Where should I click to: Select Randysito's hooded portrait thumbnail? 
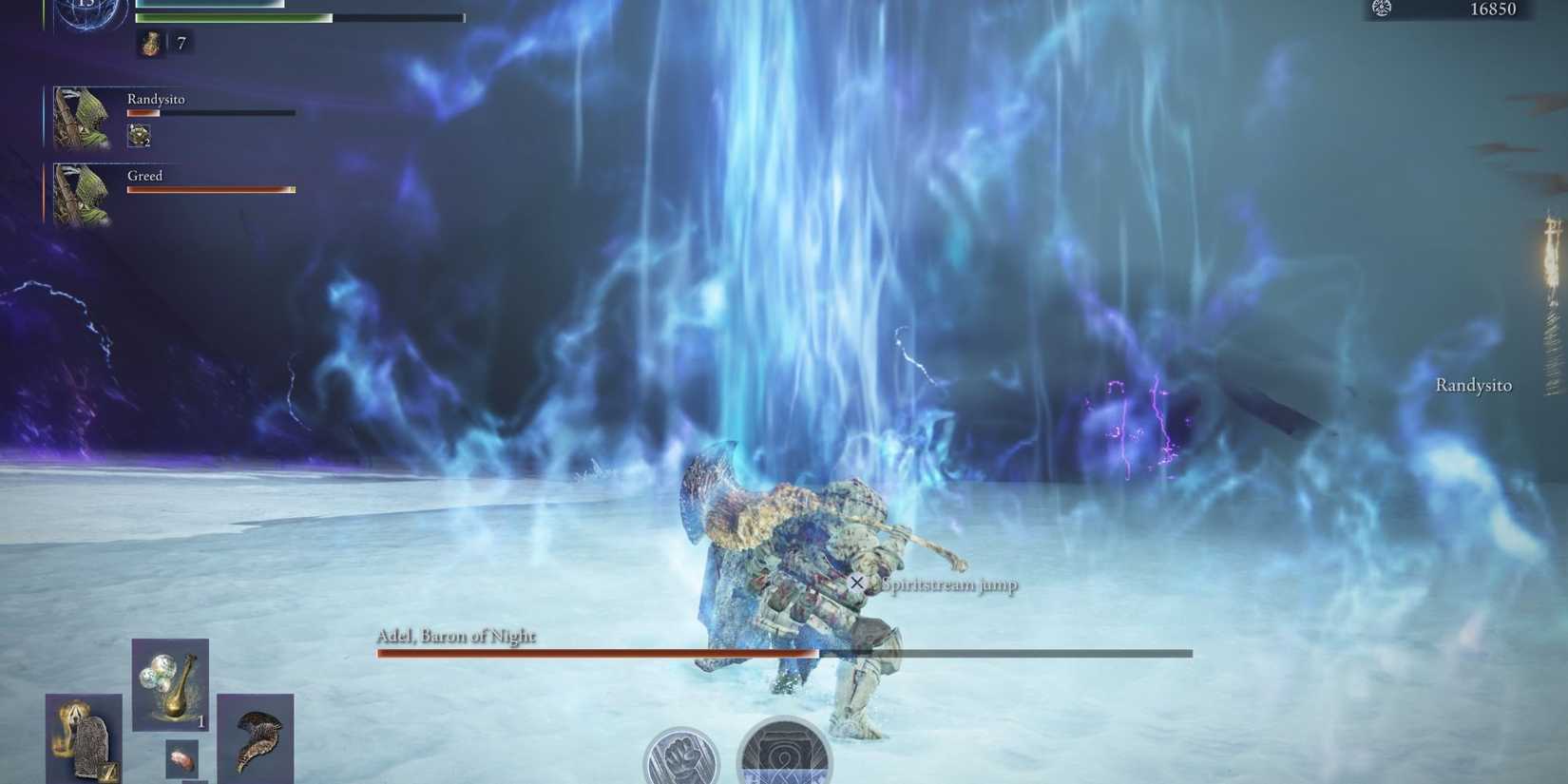click(81, 116)
